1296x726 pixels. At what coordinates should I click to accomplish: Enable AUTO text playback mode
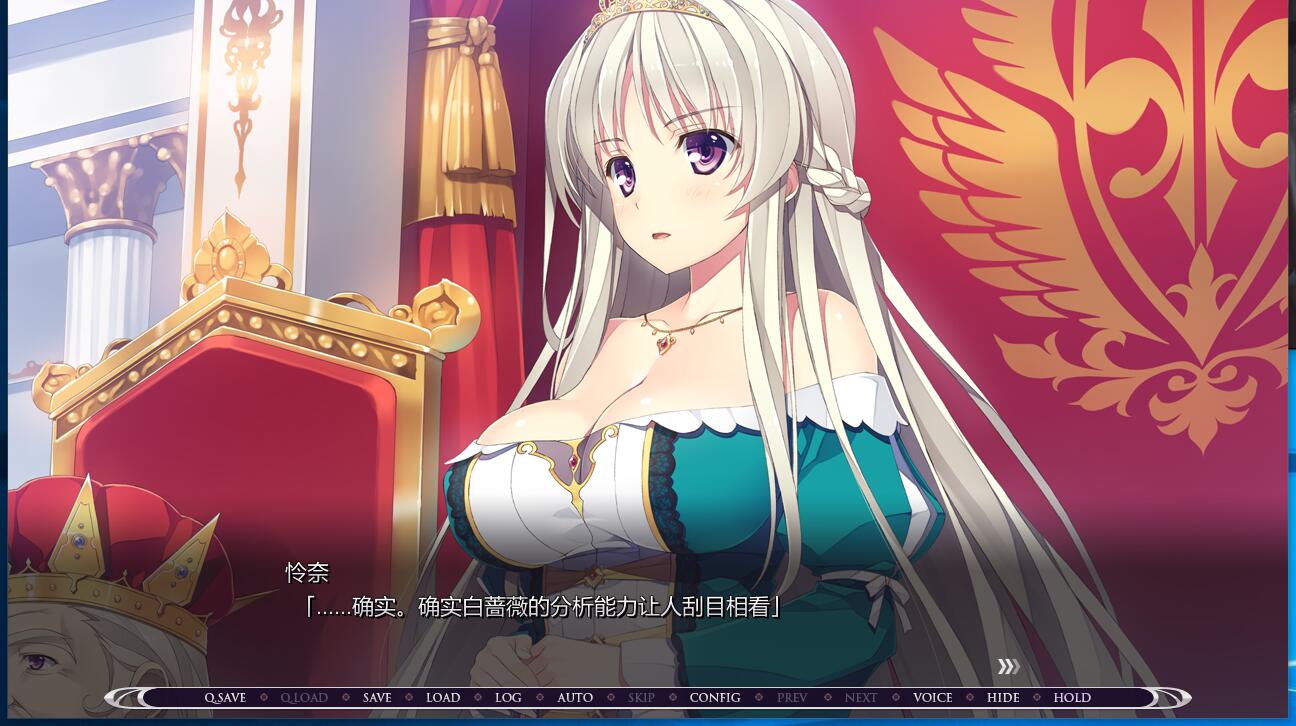pos(575,697)
